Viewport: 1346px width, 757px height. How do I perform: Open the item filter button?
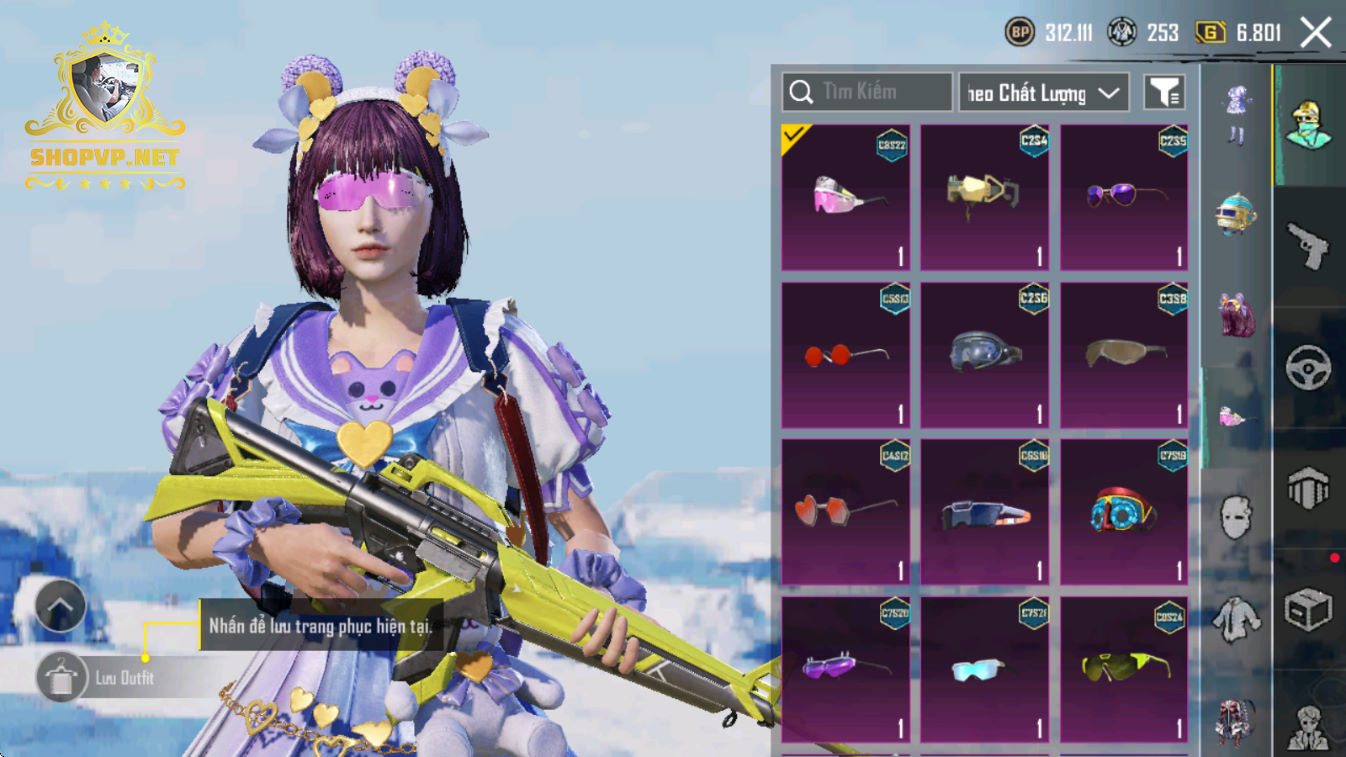pyautogui.click(x=1164, y=93)
